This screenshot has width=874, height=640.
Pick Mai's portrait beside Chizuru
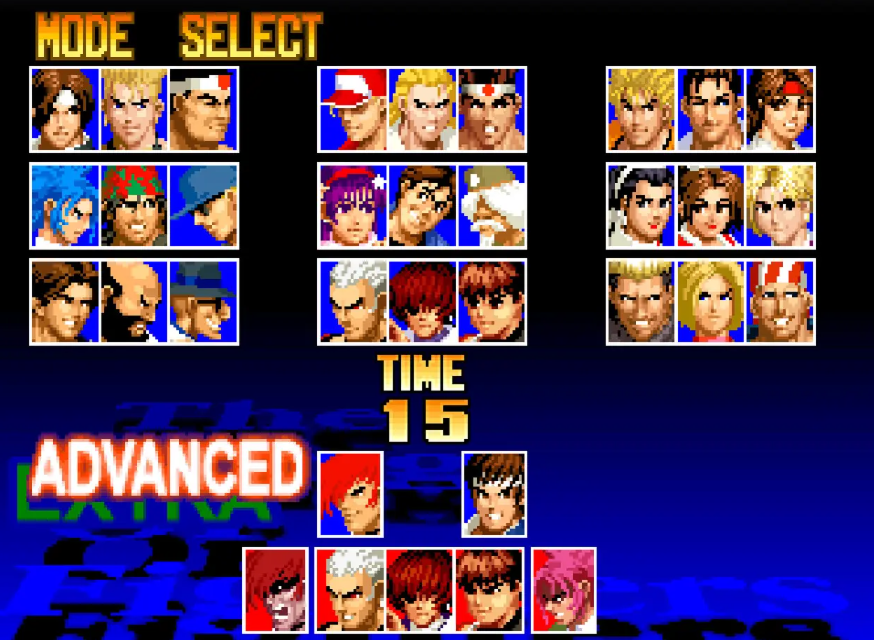(710, 206)
